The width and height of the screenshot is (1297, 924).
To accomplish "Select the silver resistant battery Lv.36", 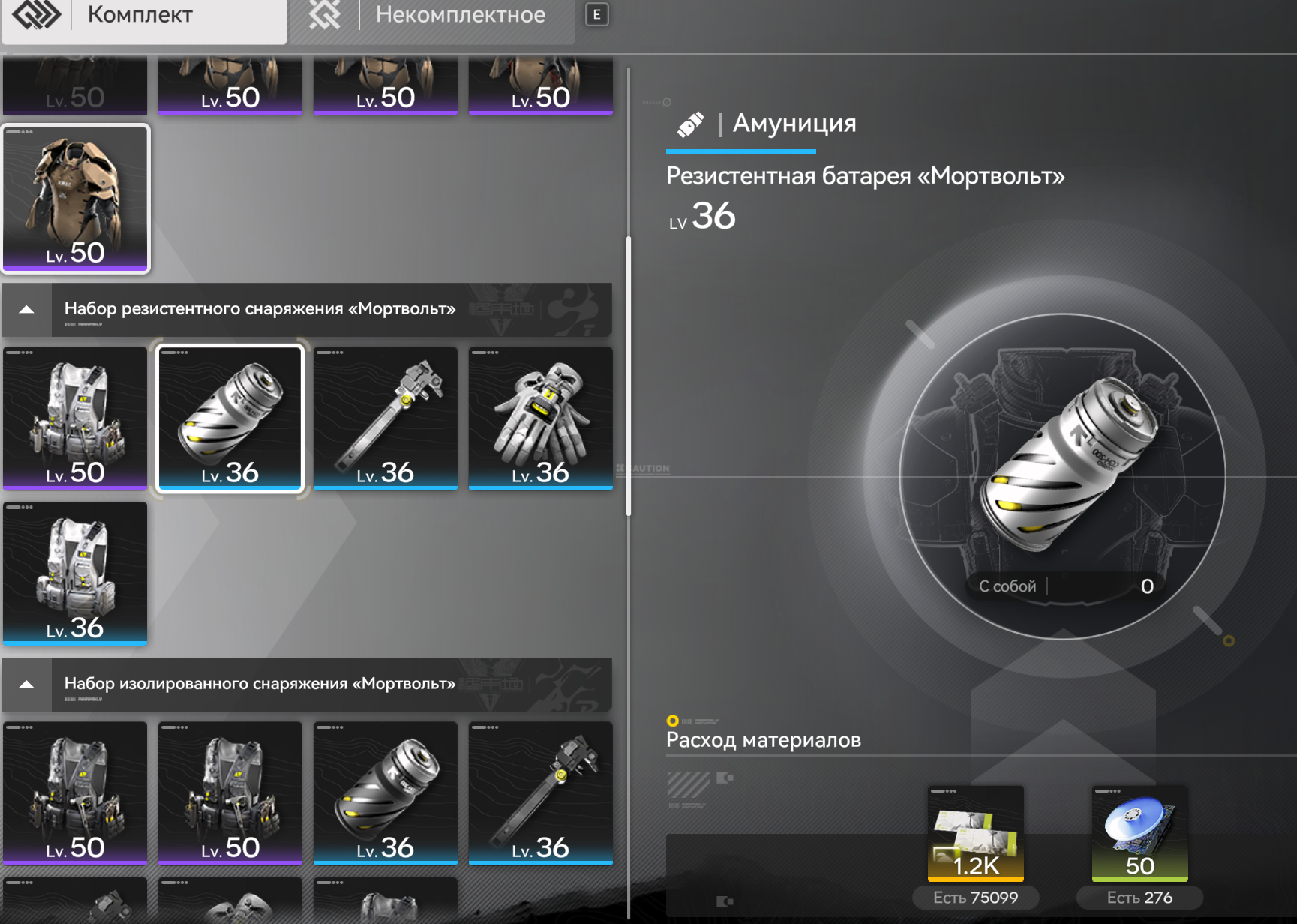I will 230,418.
